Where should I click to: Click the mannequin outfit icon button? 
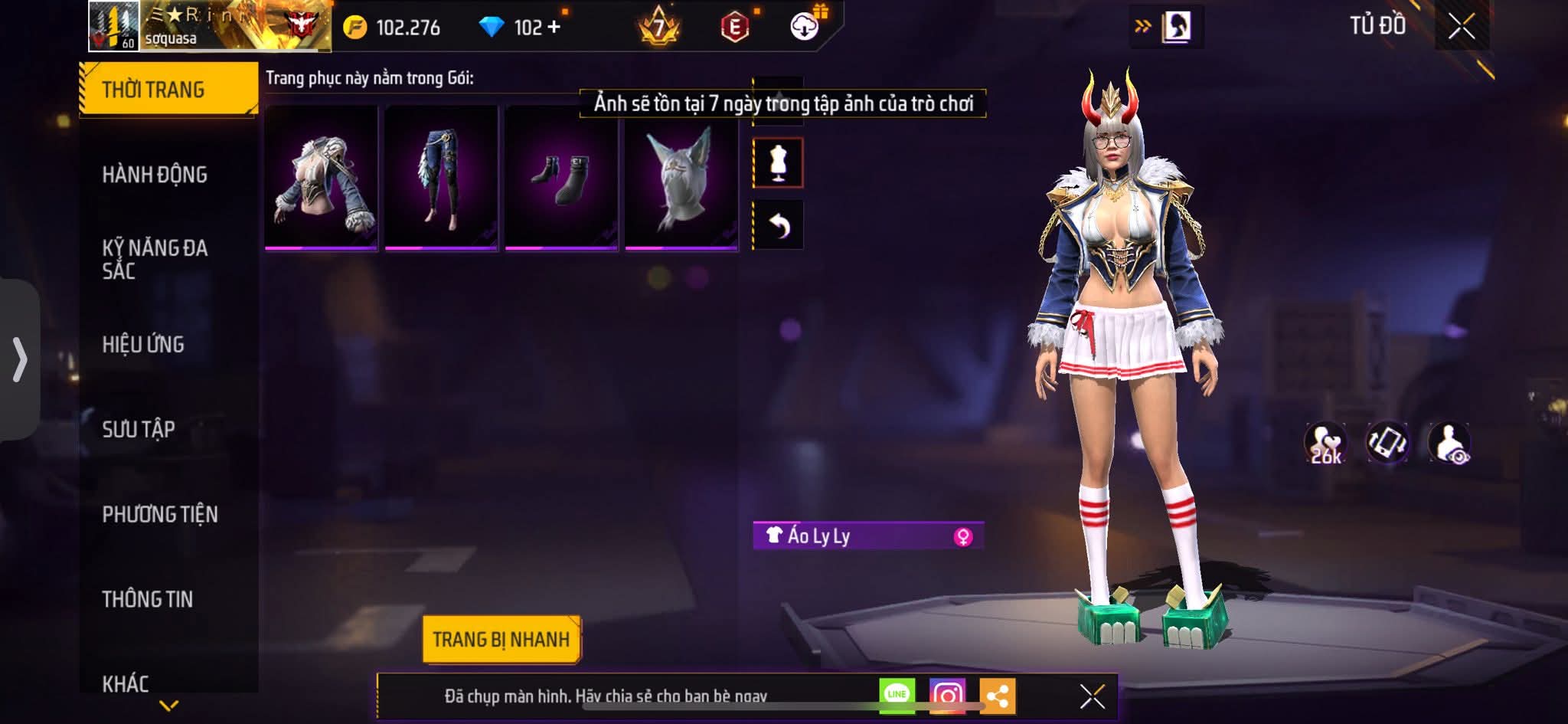pos(779,162)
